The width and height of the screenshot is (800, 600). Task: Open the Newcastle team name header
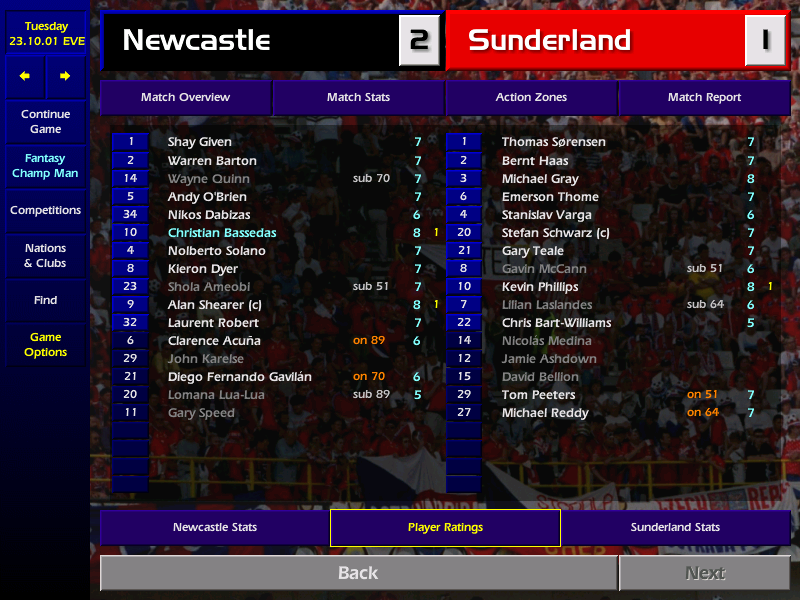250,40
